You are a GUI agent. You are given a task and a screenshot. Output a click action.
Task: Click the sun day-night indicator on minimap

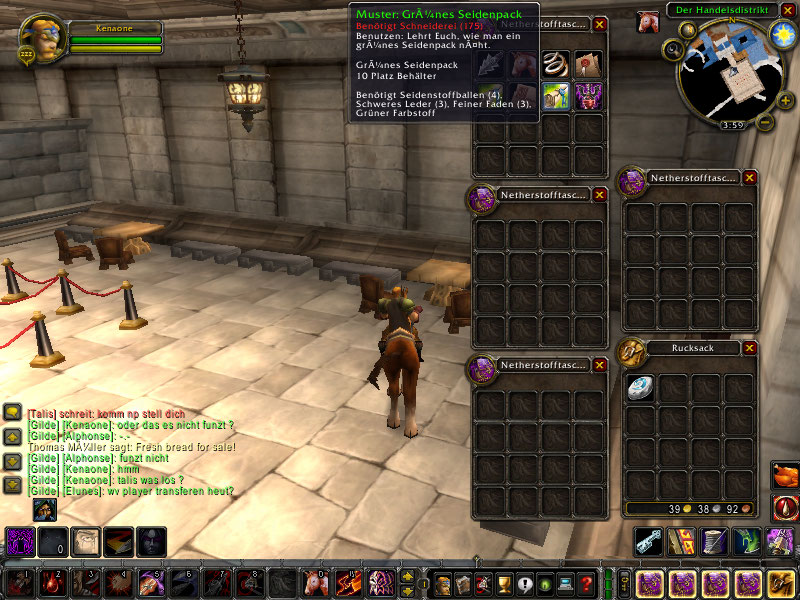(782, 36)
